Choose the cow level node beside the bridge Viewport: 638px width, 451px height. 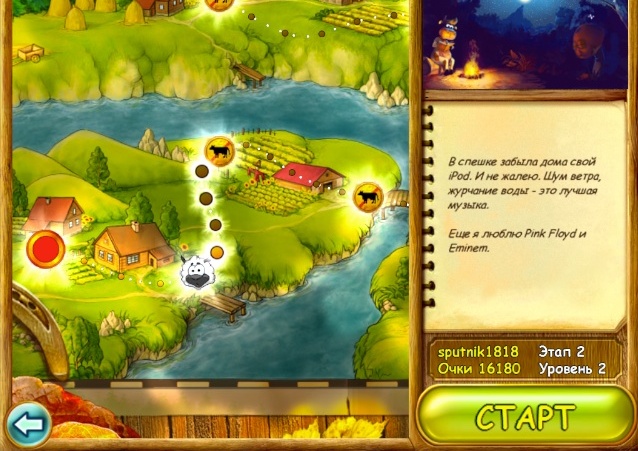coord(369,195)
